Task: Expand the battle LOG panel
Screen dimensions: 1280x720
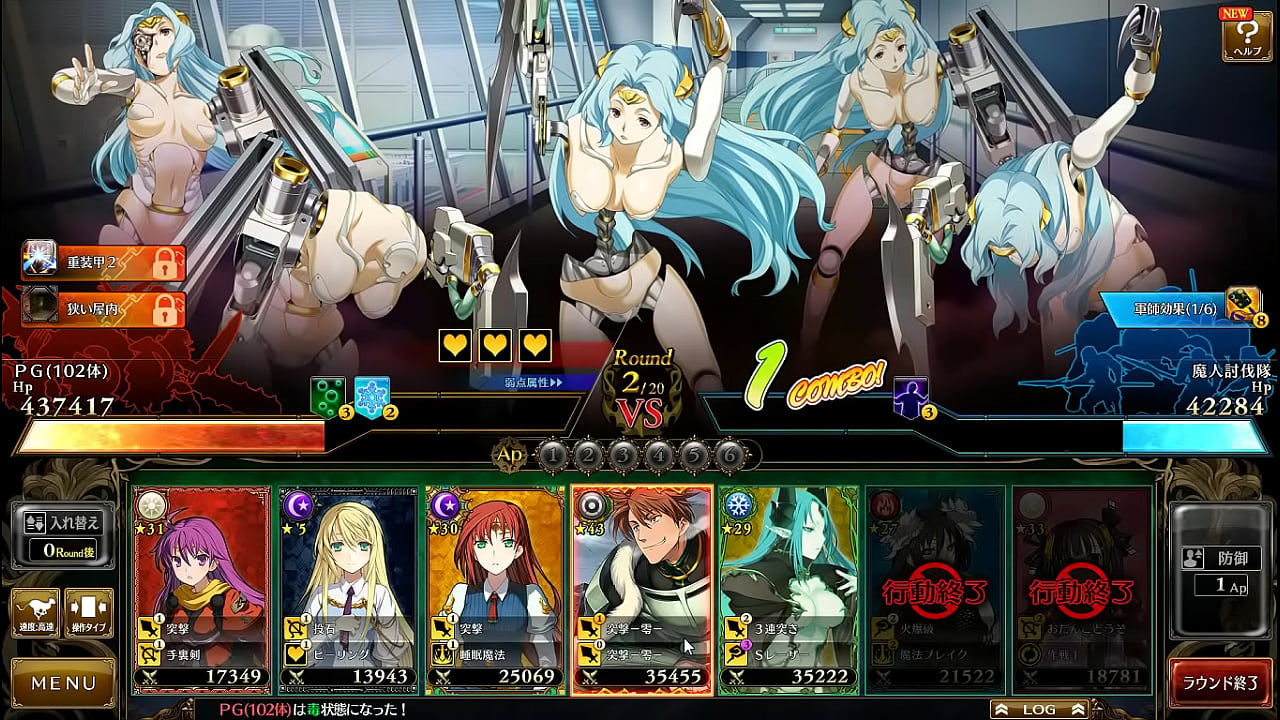Action: (x=1039, y=709)
